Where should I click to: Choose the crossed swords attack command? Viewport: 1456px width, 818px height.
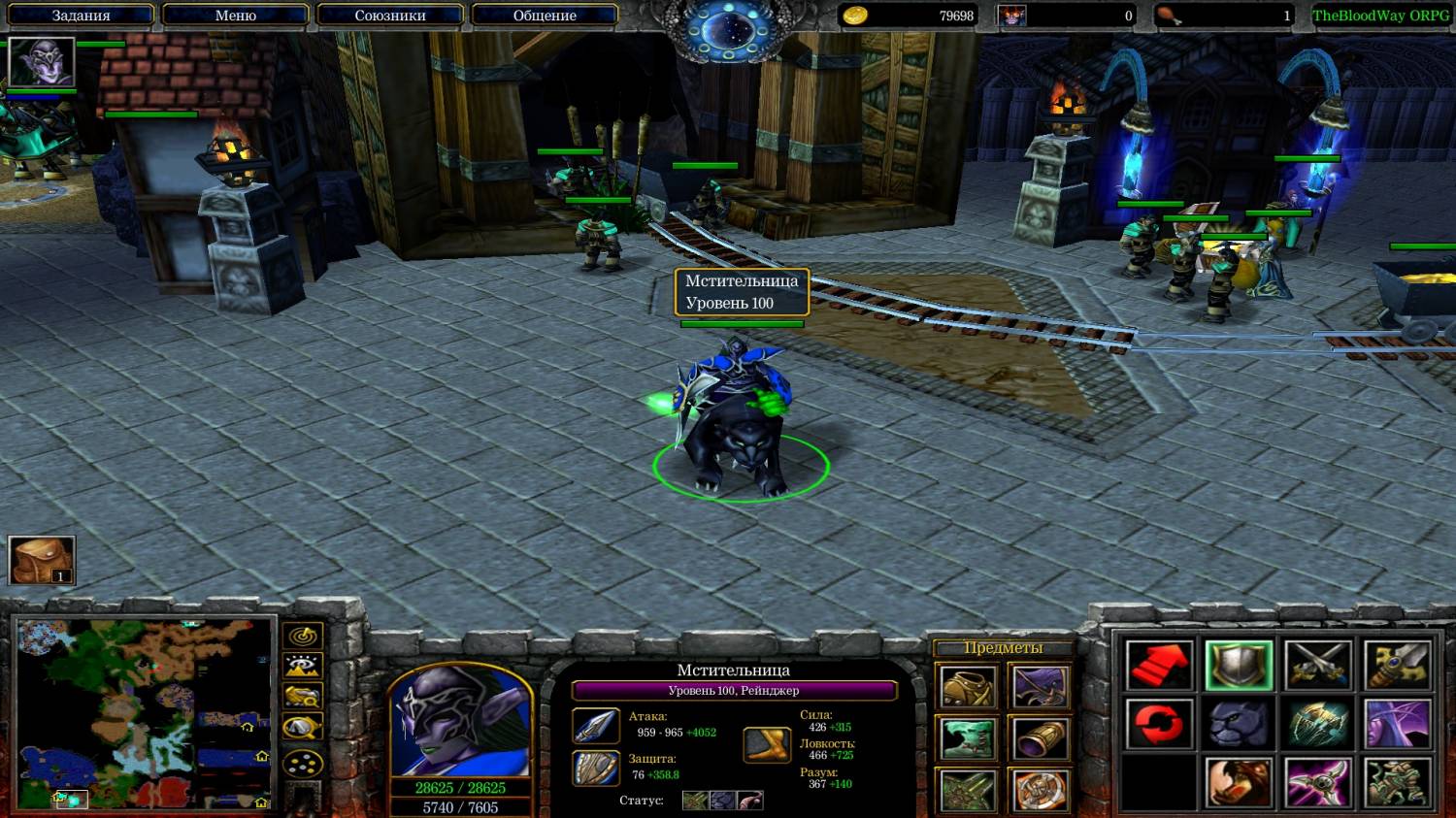point(1318,667)
